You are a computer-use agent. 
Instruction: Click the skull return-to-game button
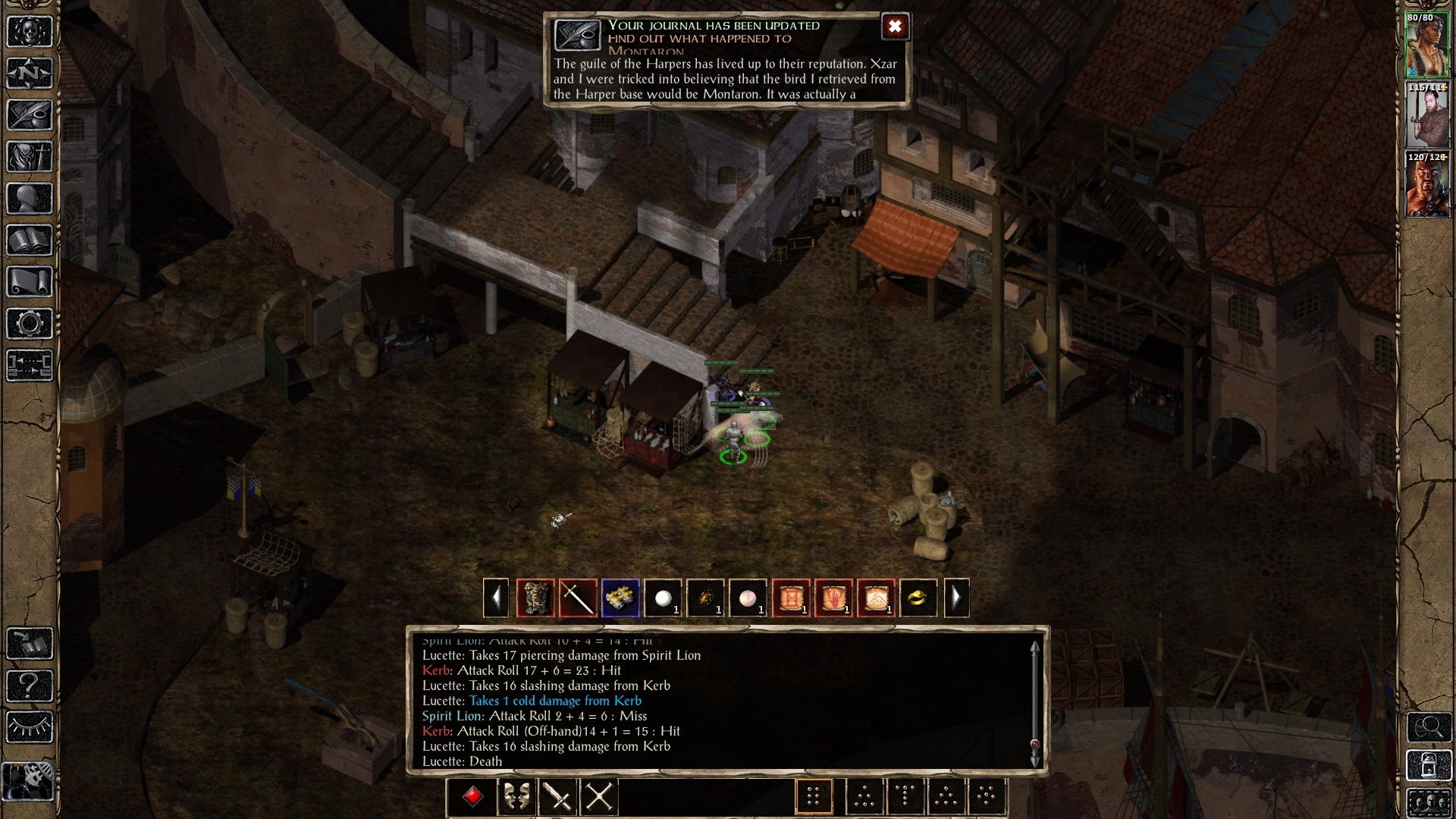coord(30,32)
